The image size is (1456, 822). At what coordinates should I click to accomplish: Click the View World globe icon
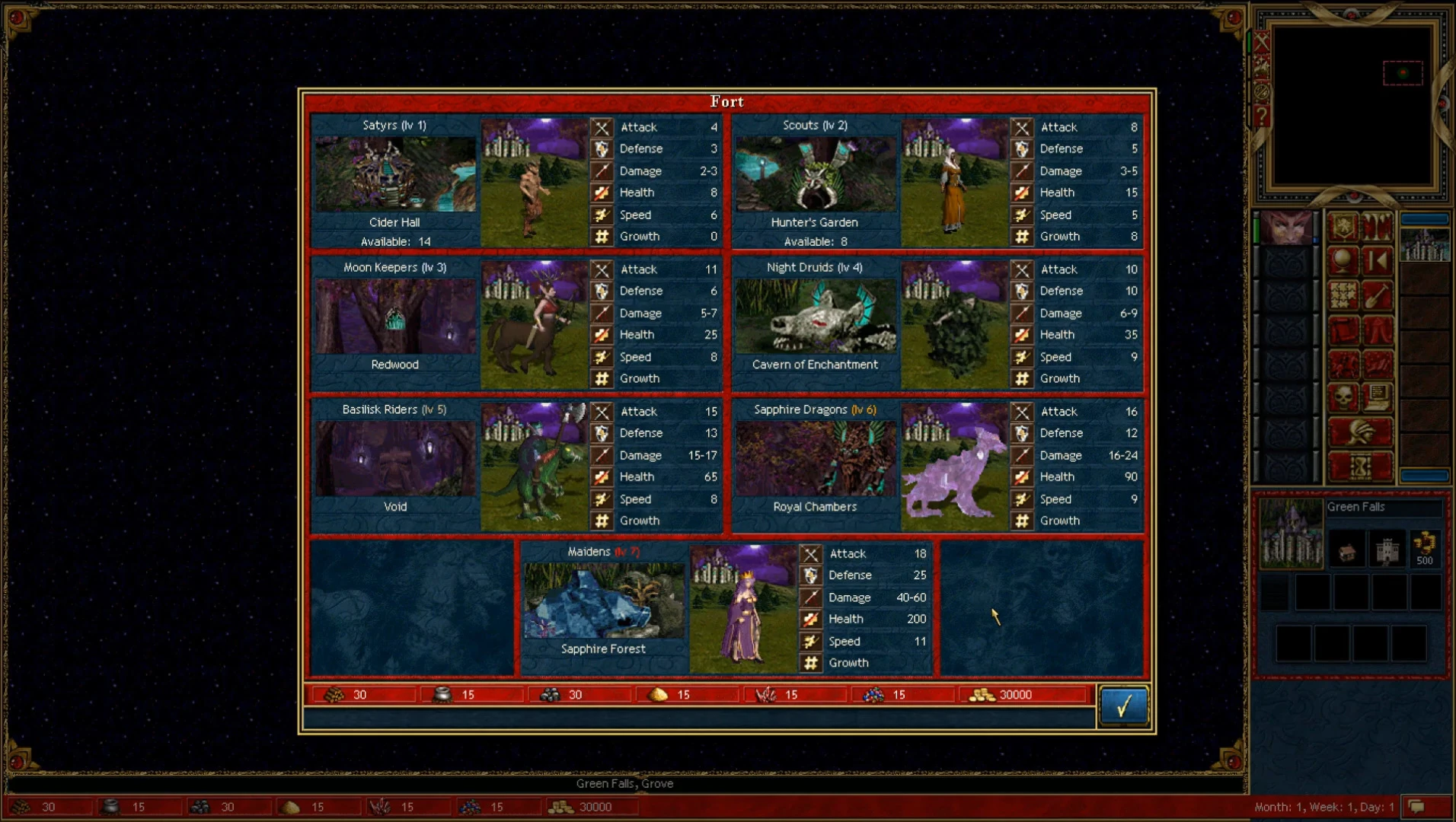tap(1343, 260)
